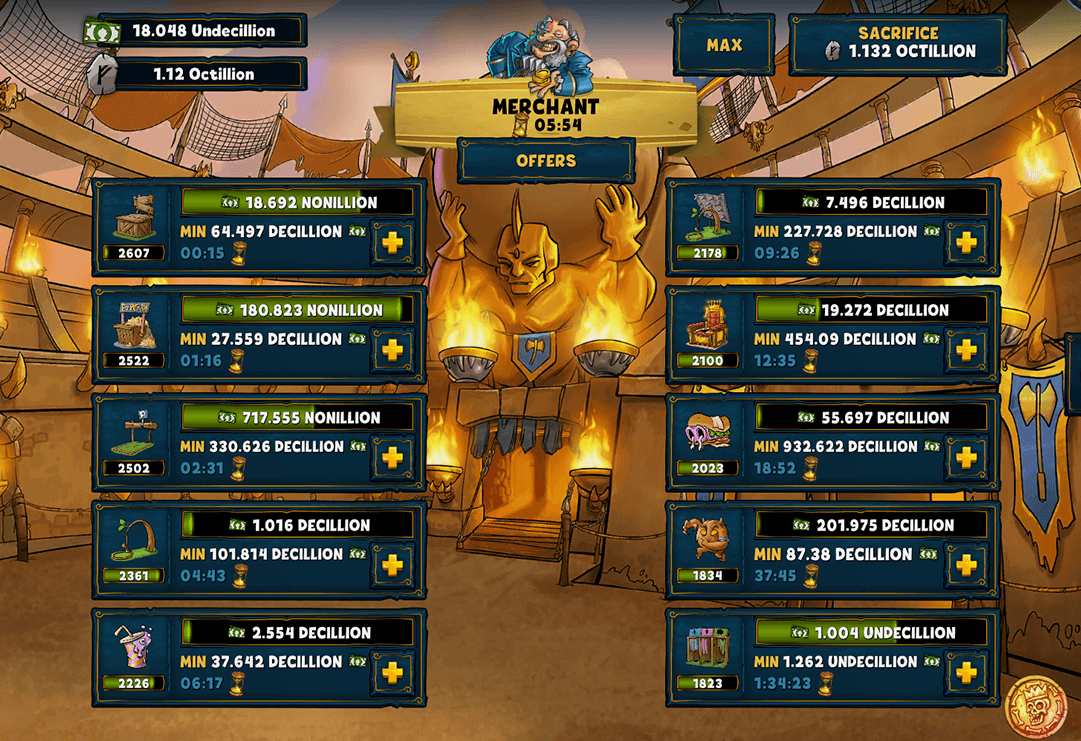The image size is (1081, 741).
Task: Activate Sacrifice for 1.132 Octillion
Action: click(x=897, y=44)
